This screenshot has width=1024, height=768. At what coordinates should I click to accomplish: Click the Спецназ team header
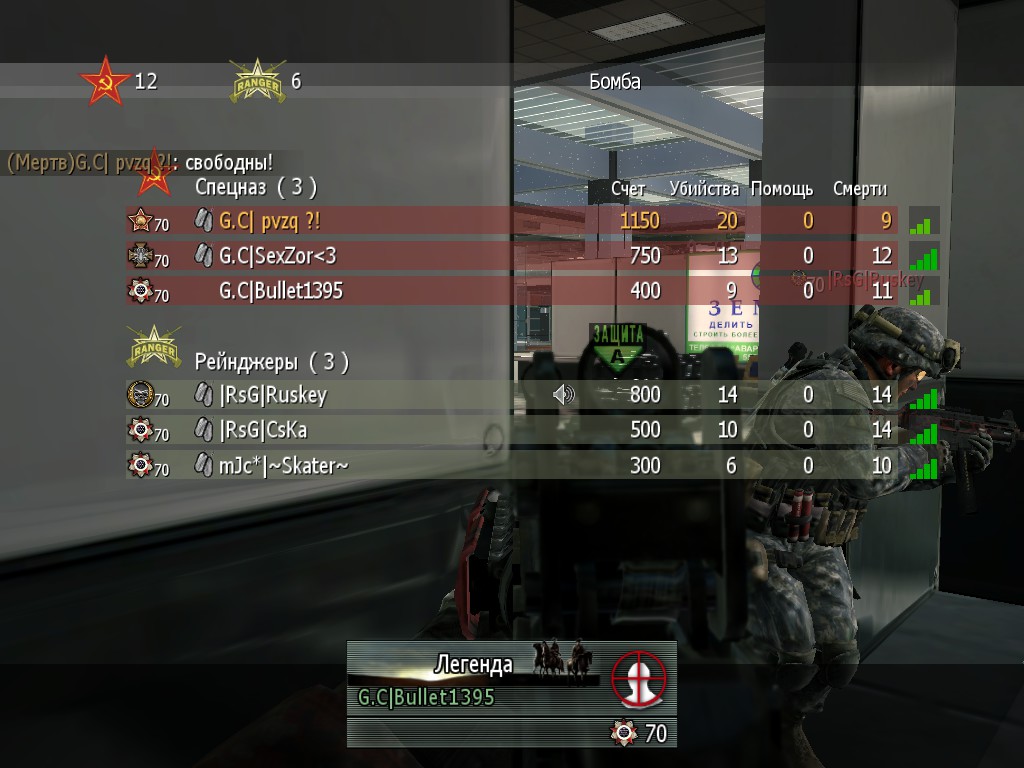coord(255,186)
